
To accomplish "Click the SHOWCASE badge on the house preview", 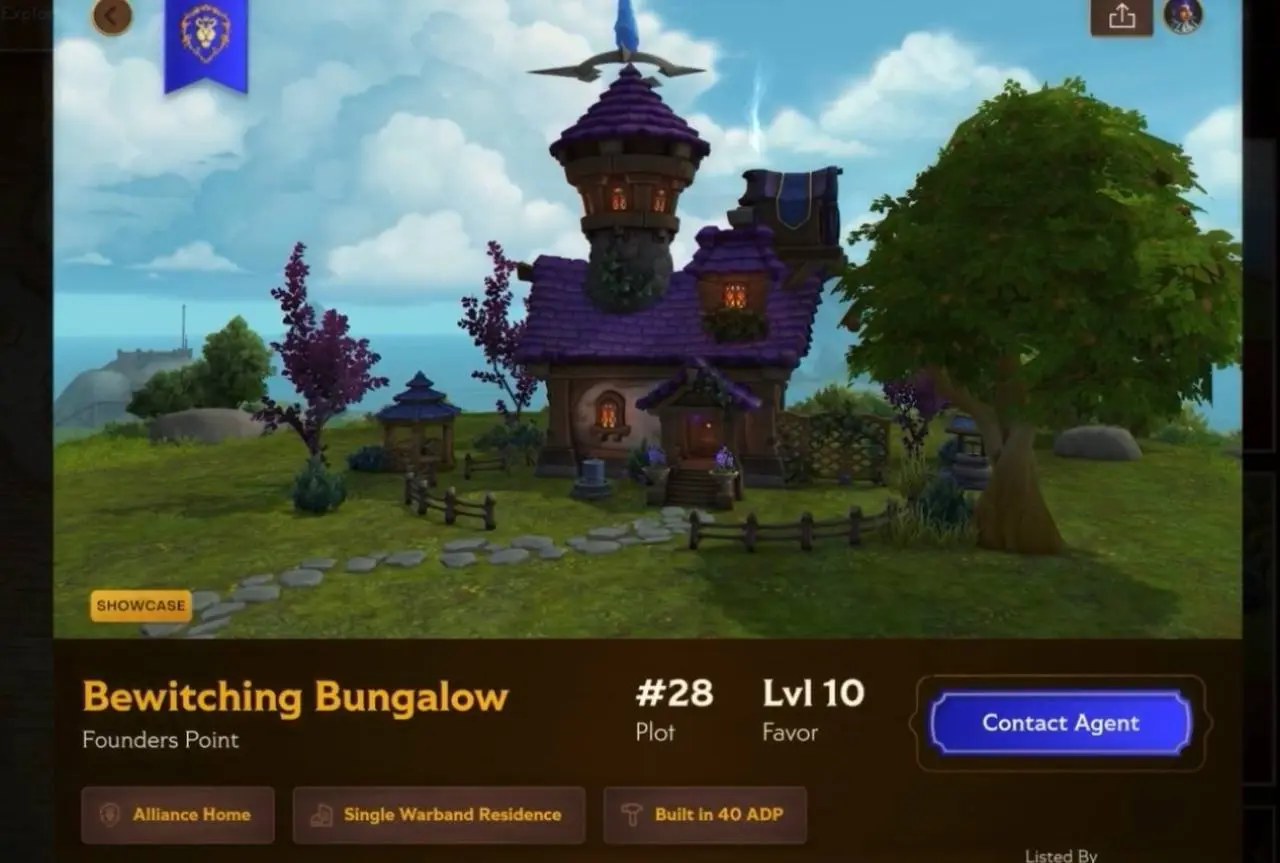I will 140,606.
